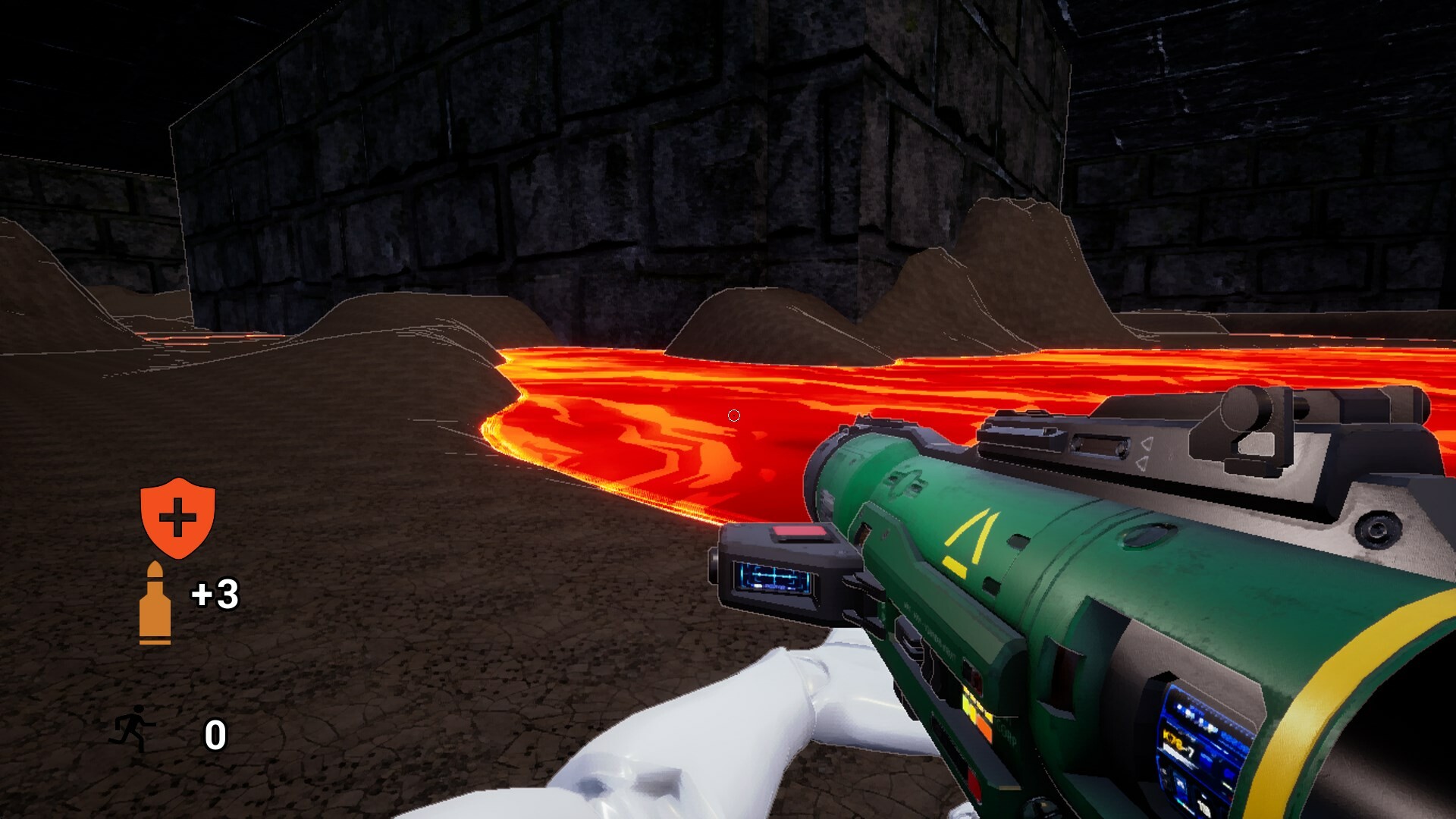Click the crosshair at the center of the screen
1456x819 pixels.
(x=733, y=415)
